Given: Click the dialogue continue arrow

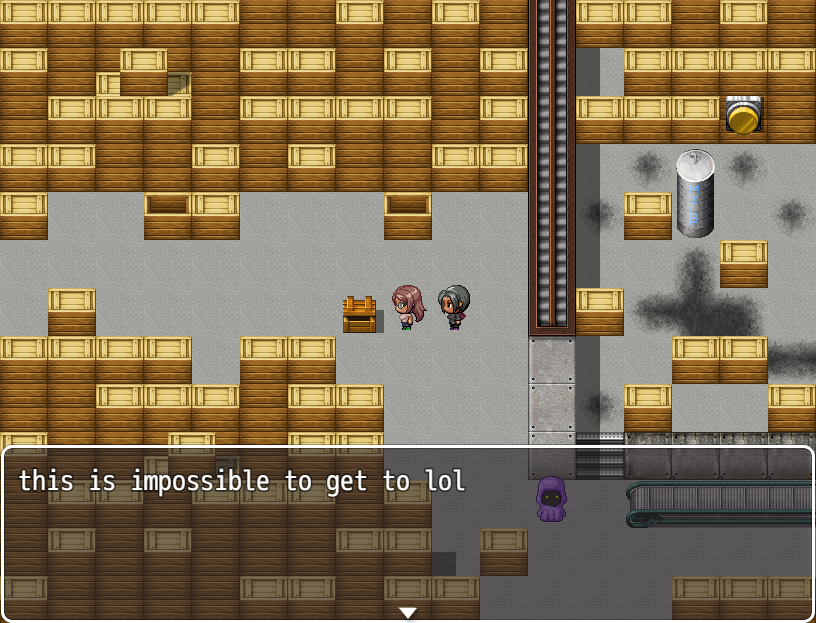Looking at the screenshot, I should 407,612.
